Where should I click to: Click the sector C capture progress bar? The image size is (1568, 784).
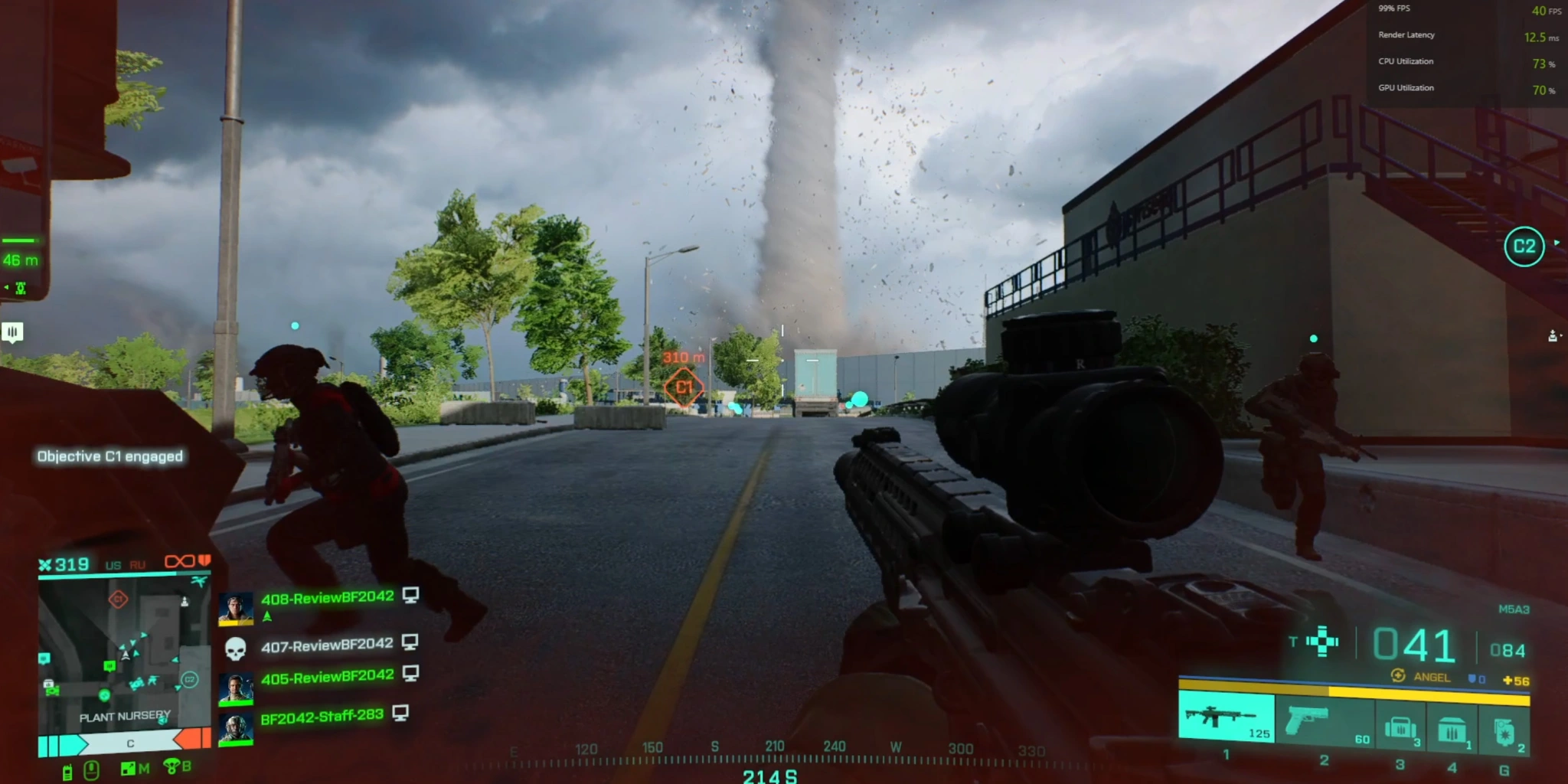[130, 743]
